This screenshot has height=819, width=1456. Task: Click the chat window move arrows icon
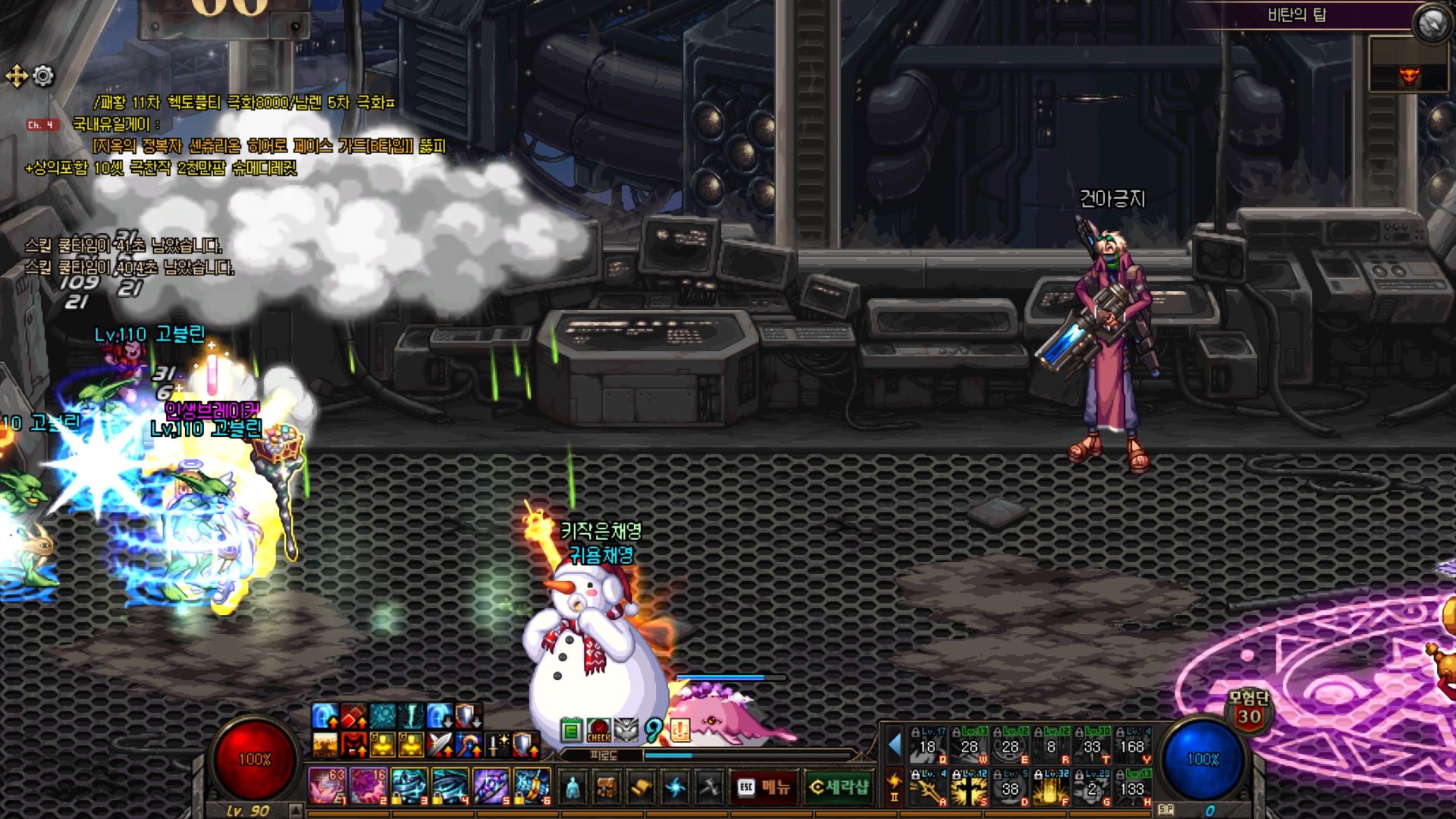[17, 76]
